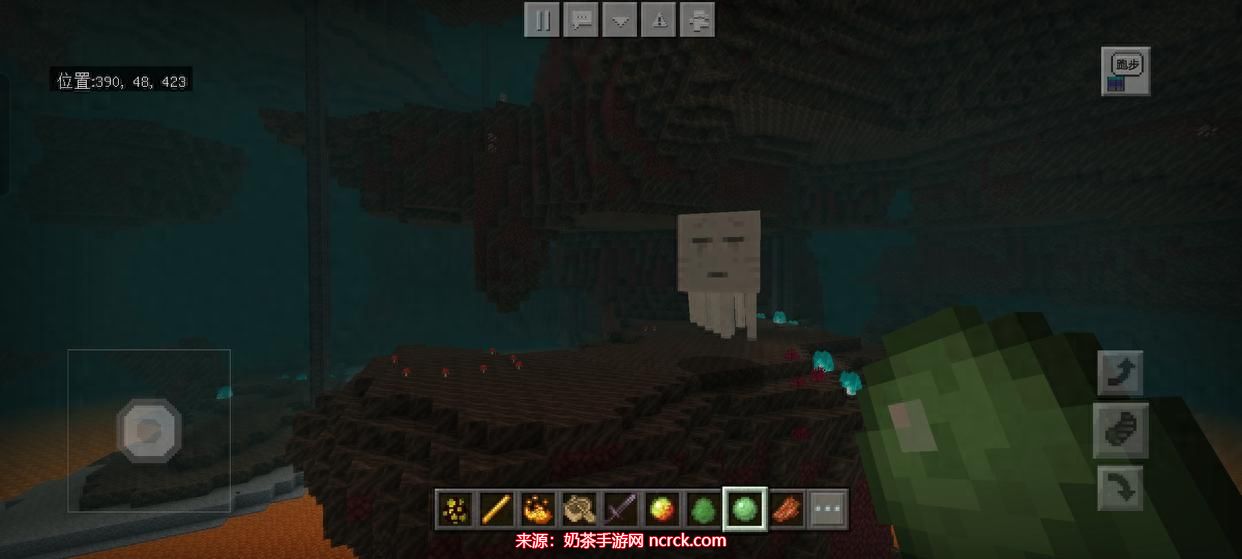Open the emote character button

coord(699,20)
